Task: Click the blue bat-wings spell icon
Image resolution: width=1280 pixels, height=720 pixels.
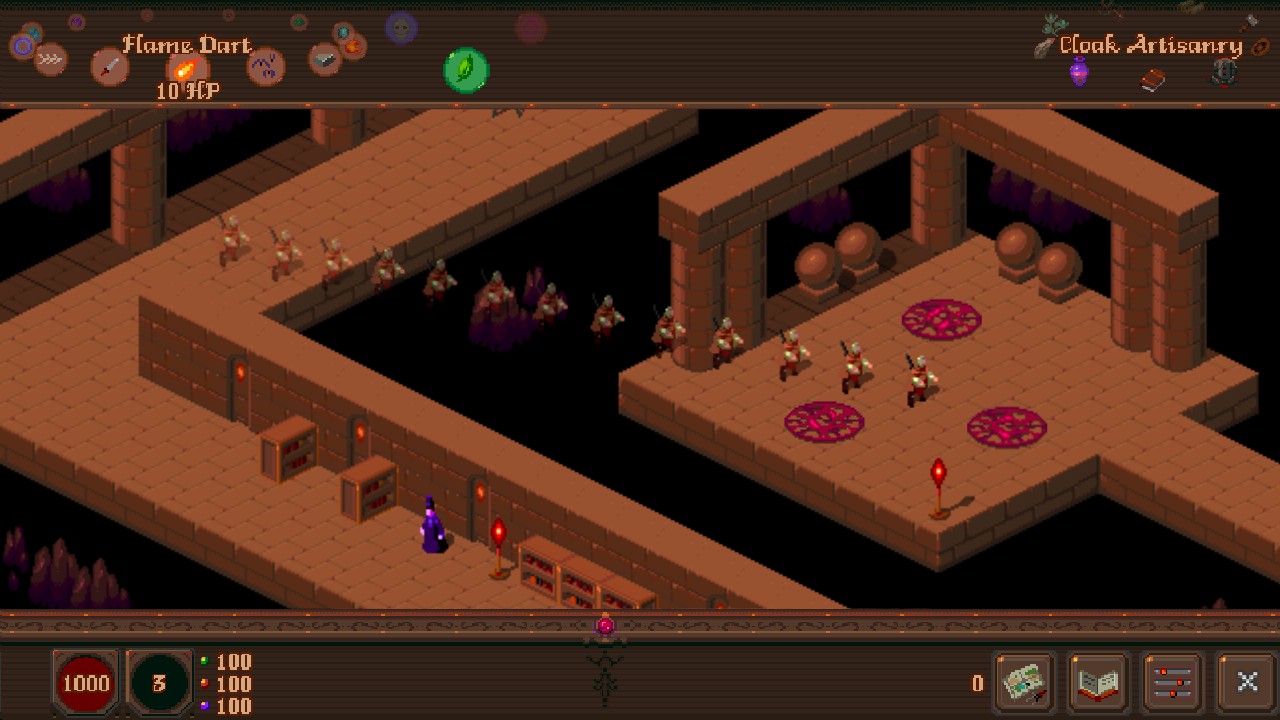Action: pyautogui.click(x=265, y=68)
